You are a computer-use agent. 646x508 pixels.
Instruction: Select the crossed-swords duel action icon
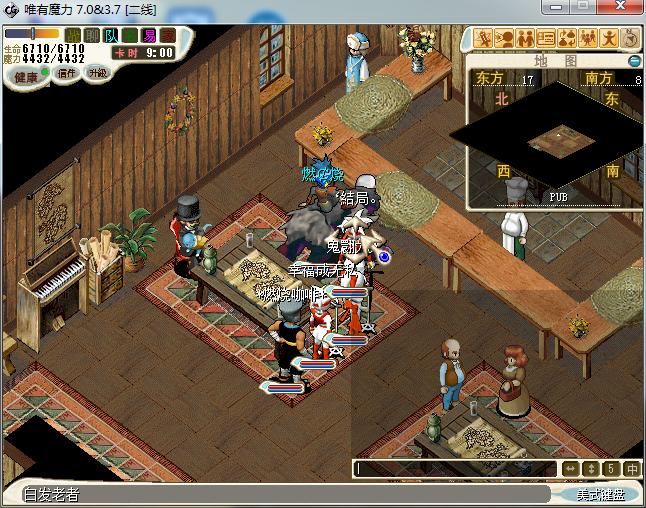(482, 38)
